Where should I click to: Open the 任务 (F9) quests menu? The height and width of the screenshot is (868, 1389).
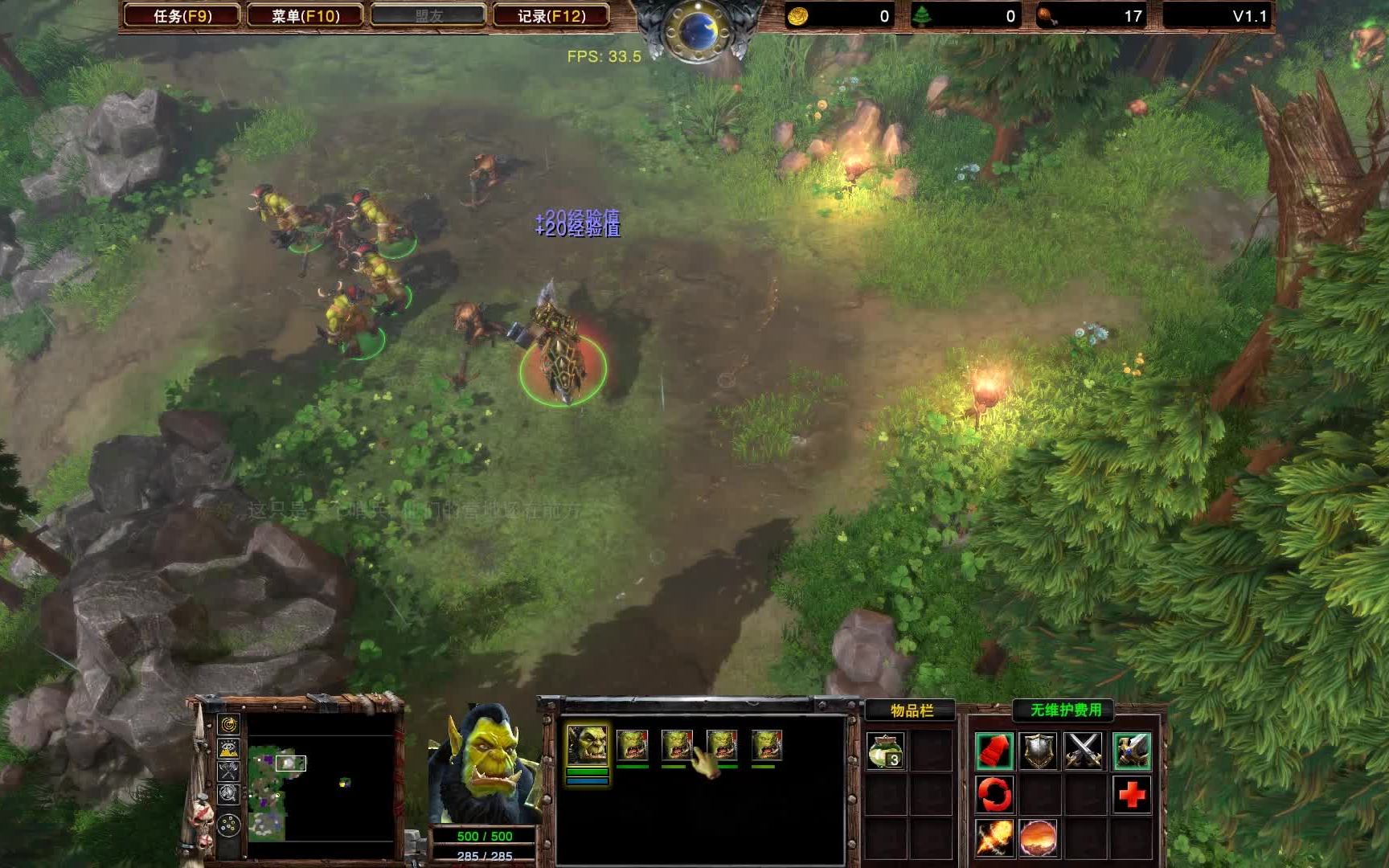(x=182, y=16)
